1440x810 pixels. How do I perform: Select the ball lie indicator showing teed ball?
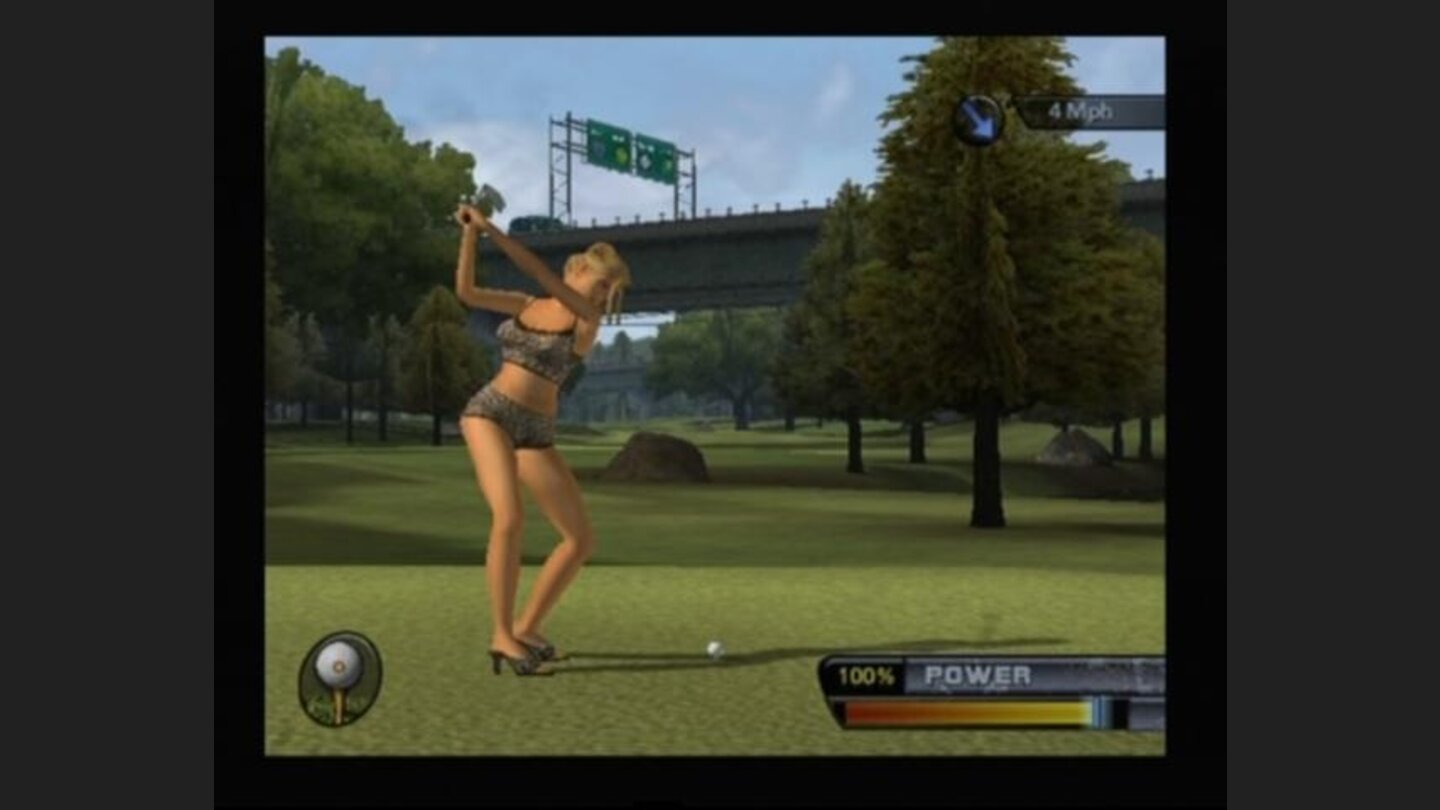(x=337, y=678)
